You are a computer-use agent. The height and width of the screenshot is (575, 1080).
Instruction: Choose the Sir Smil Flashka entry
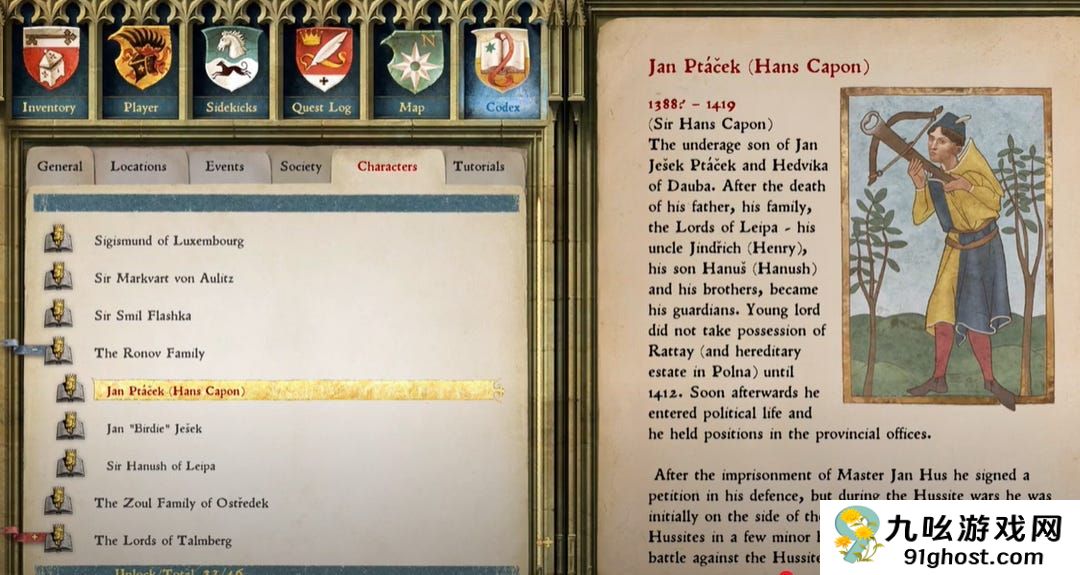pyautogui.click(x=142, y=316)
